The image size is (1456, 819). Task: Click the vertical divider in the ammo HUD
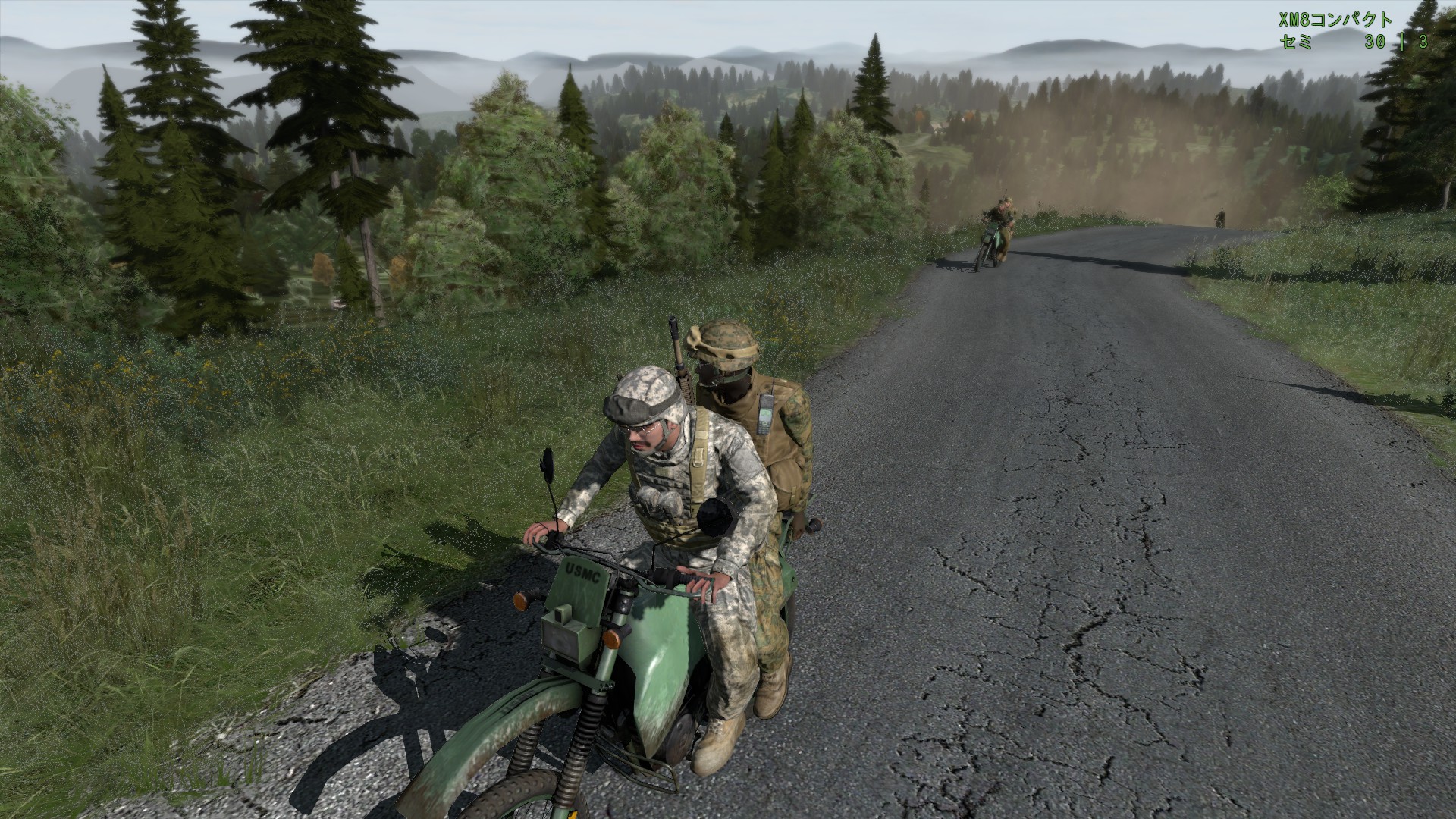click(1401, 44)
